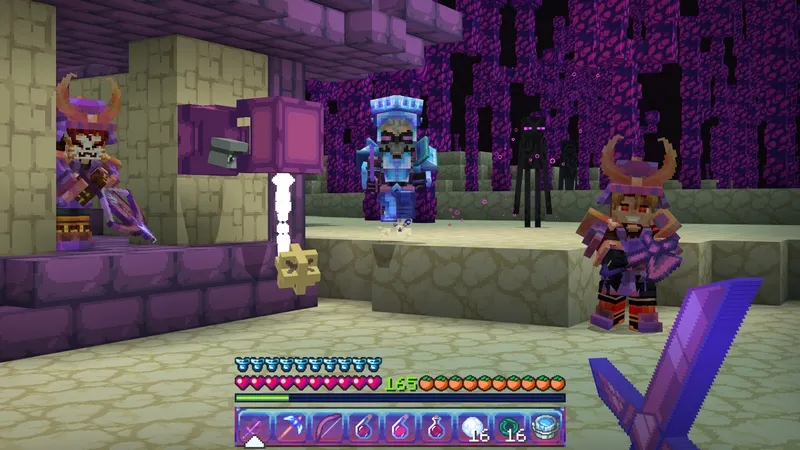
Task: Select the purple sword hotbar slot
Action: 253,427
